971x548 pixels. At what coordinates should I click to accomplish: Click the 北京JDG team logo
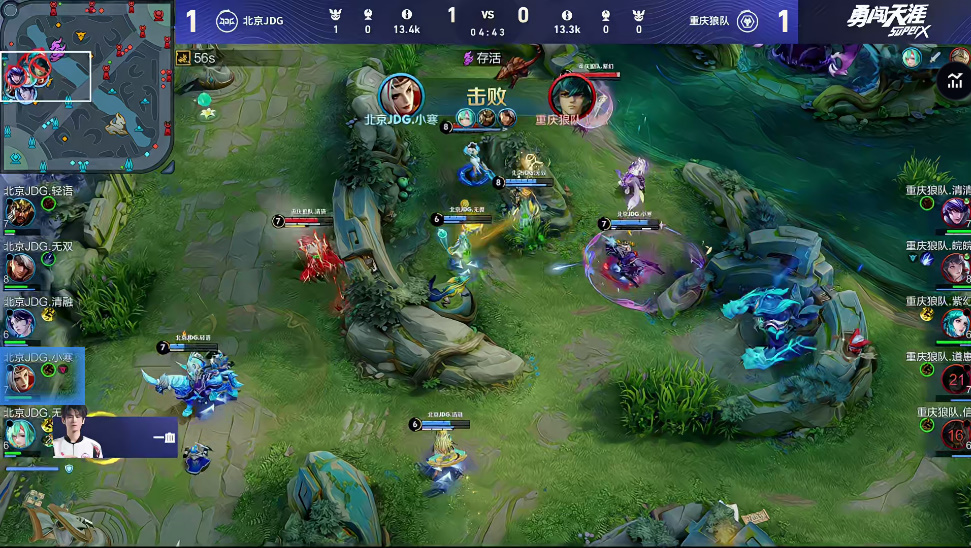pos(226,20)
